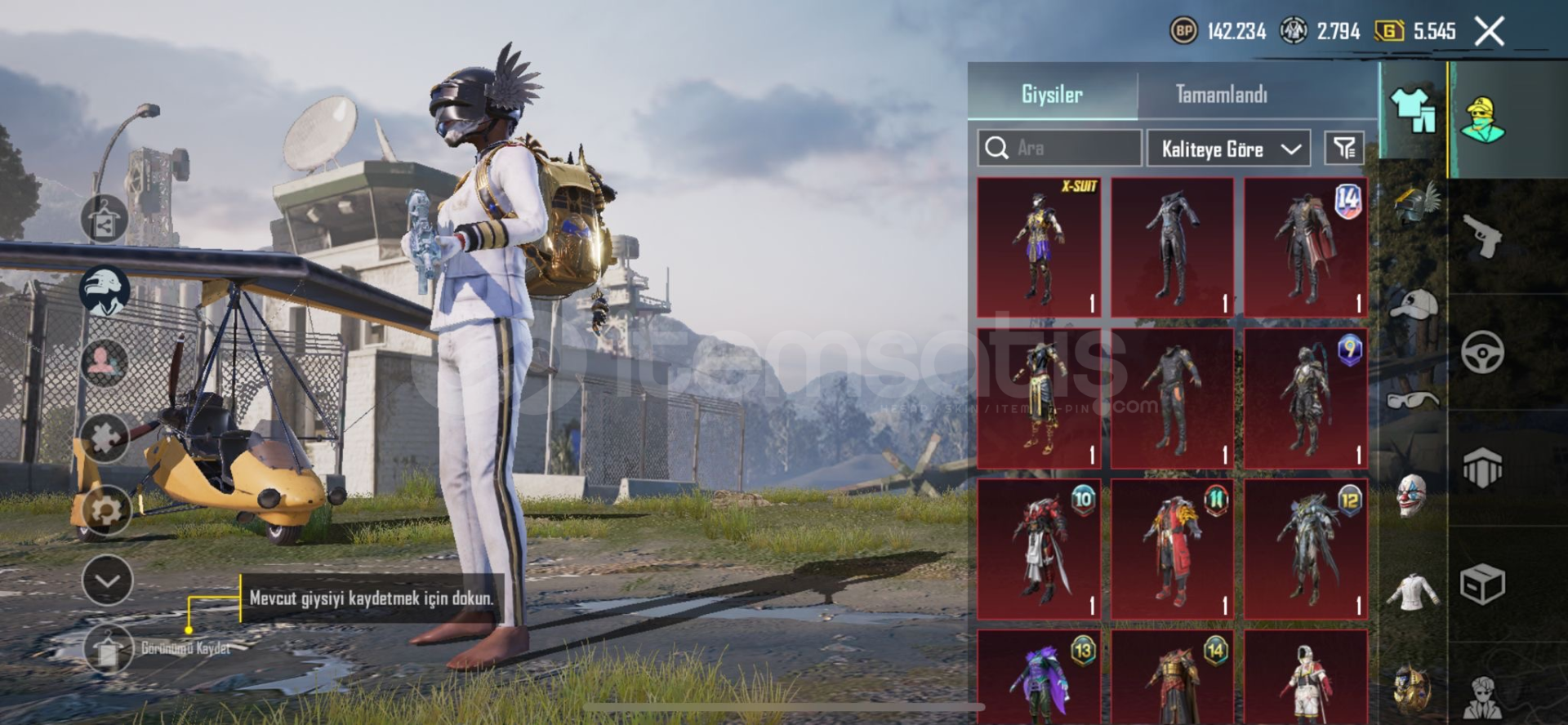
Task: Click the share wardrobe hanger icon
Action: (x=104, y=220)
